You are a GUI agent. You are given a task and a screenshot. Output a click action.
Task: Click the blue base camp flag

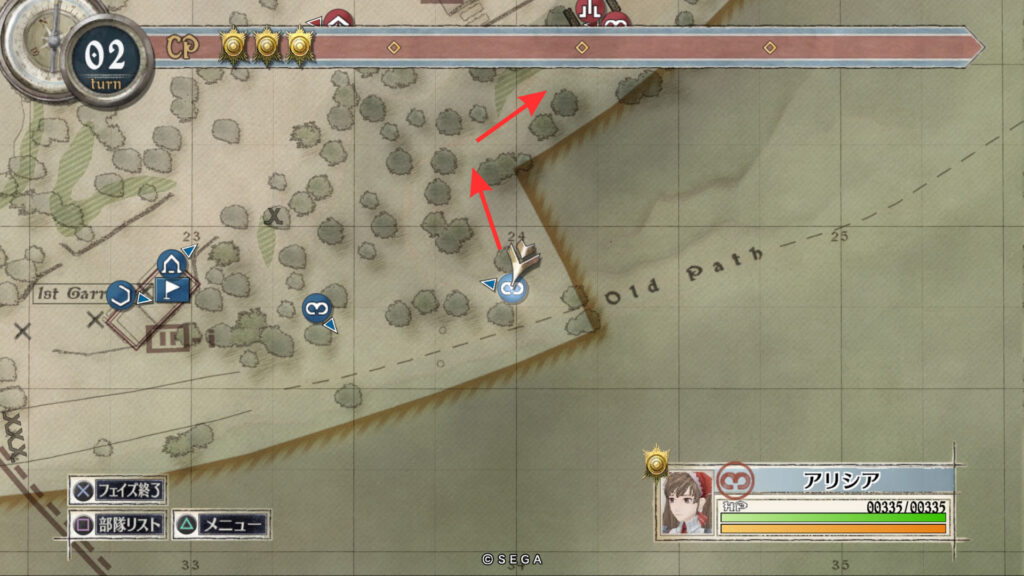173,291
